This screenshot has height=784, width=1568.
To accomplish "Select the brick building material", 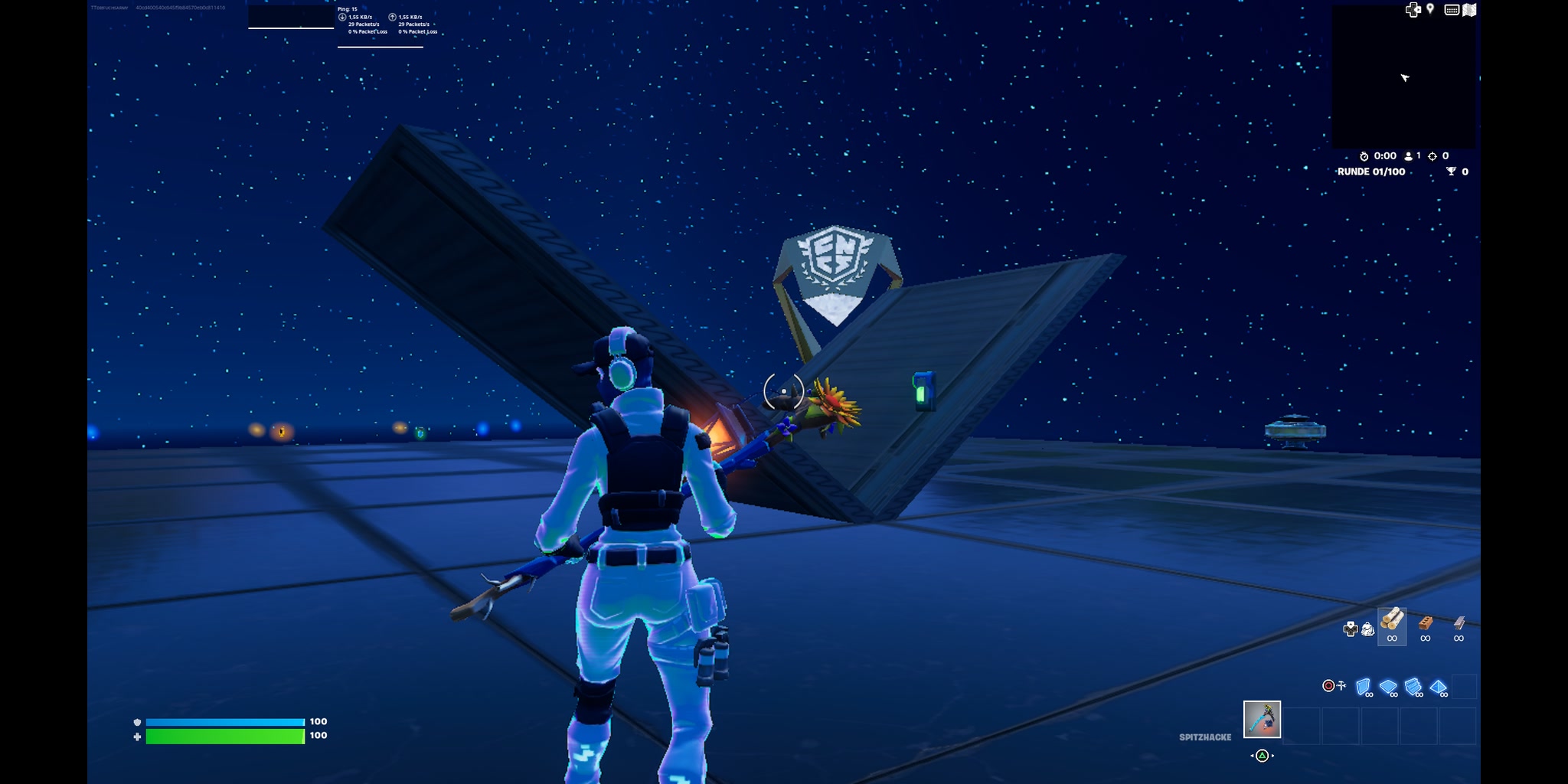I will tap(1425, 624).
